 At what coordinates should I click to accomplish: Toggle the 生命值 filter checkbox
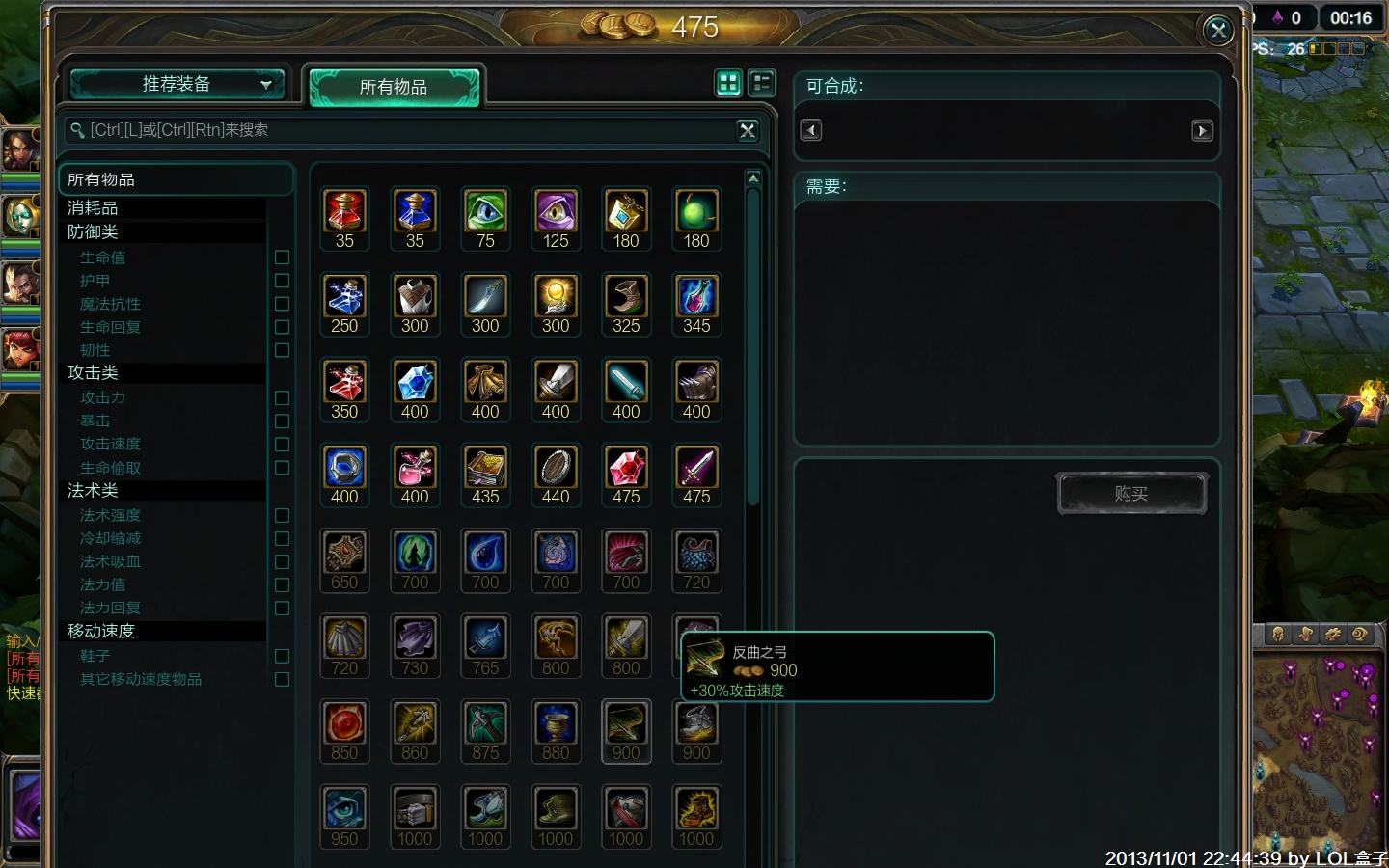coord(282,258)
